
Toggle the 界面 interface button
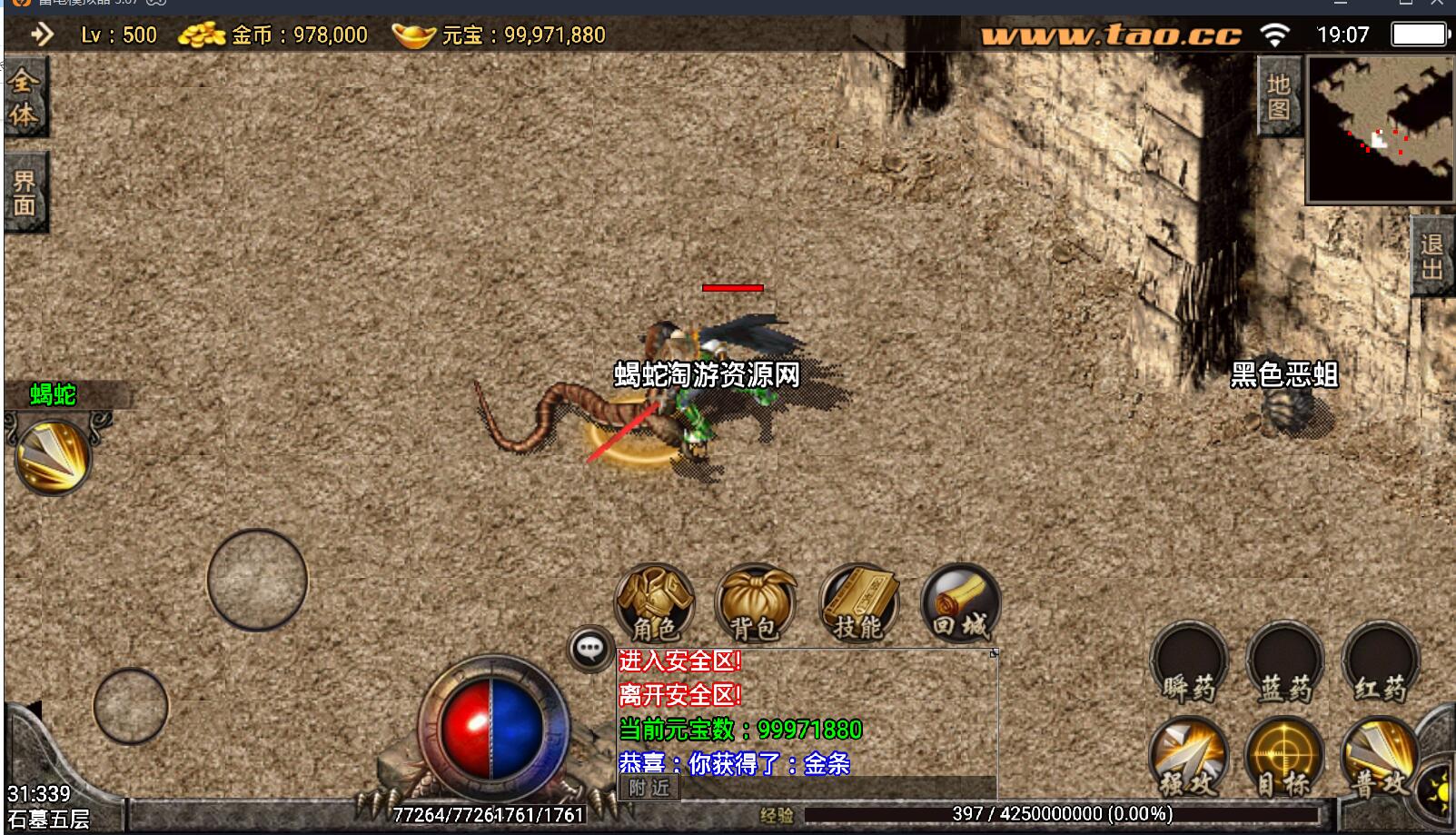(25, 193)
